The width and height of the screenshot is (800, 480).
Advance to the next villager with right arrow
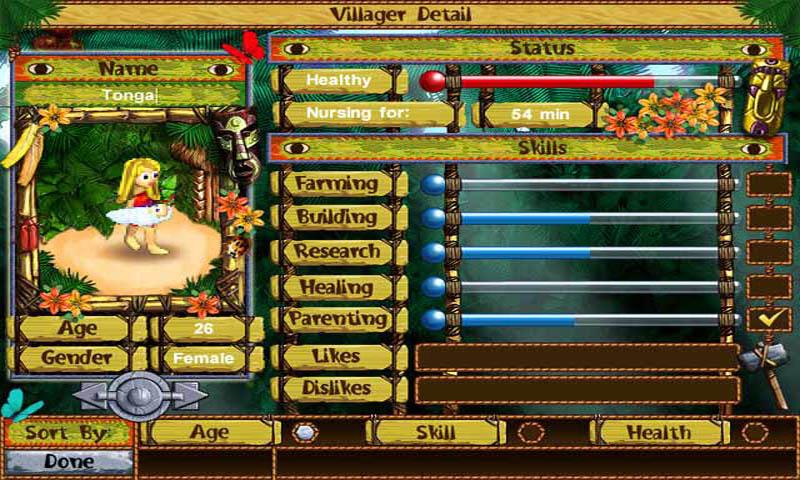(189, 396)
